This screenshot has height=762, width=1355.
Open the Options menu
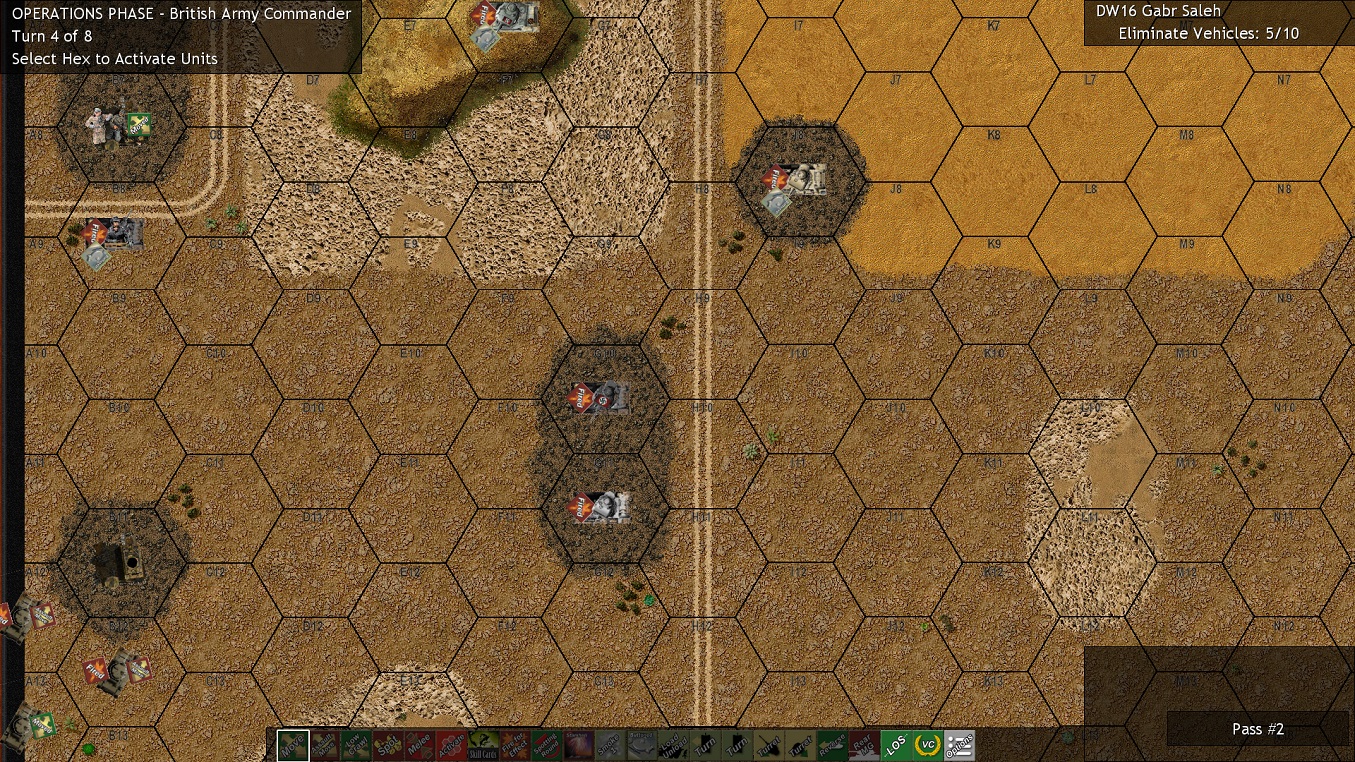pos(960,743)
